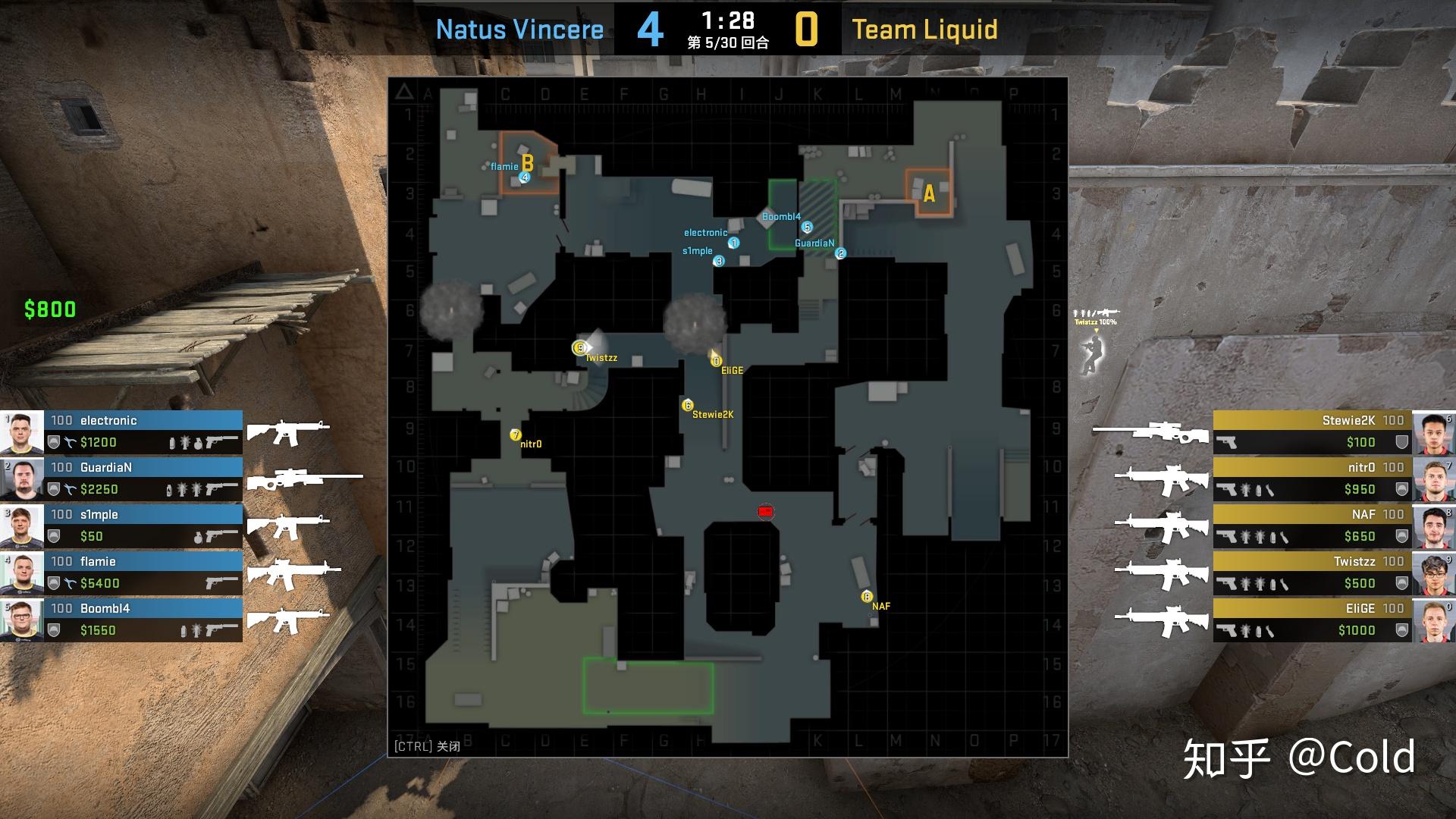Click Twistzz's health bar reading 100

point(1394,562)
